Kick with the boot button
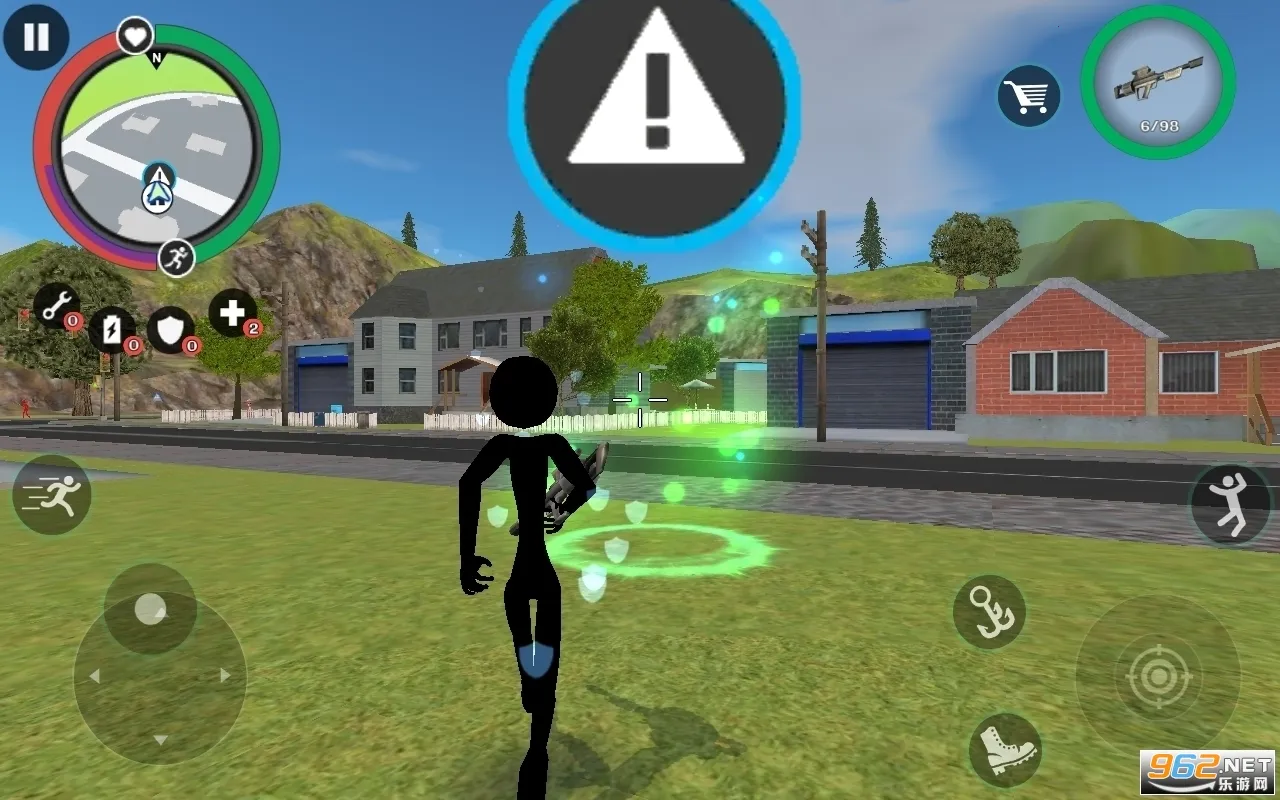The image size is (1280, 800). point(1005,750)
